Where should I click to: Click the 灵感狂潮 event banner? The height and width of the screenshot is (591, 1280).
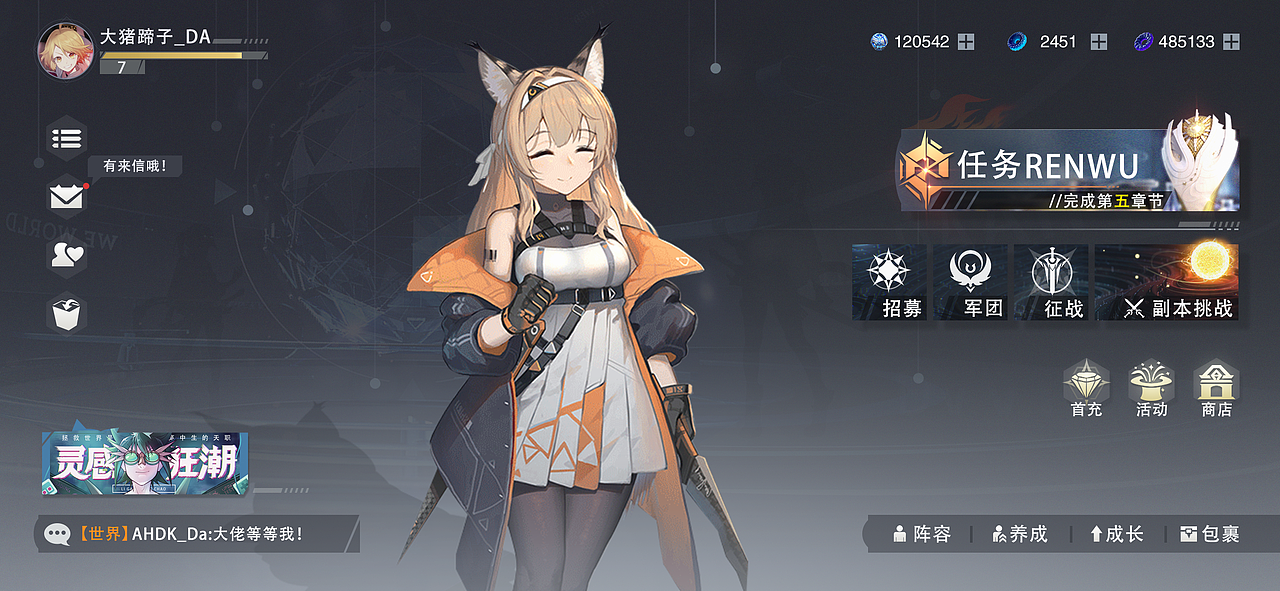145,463
